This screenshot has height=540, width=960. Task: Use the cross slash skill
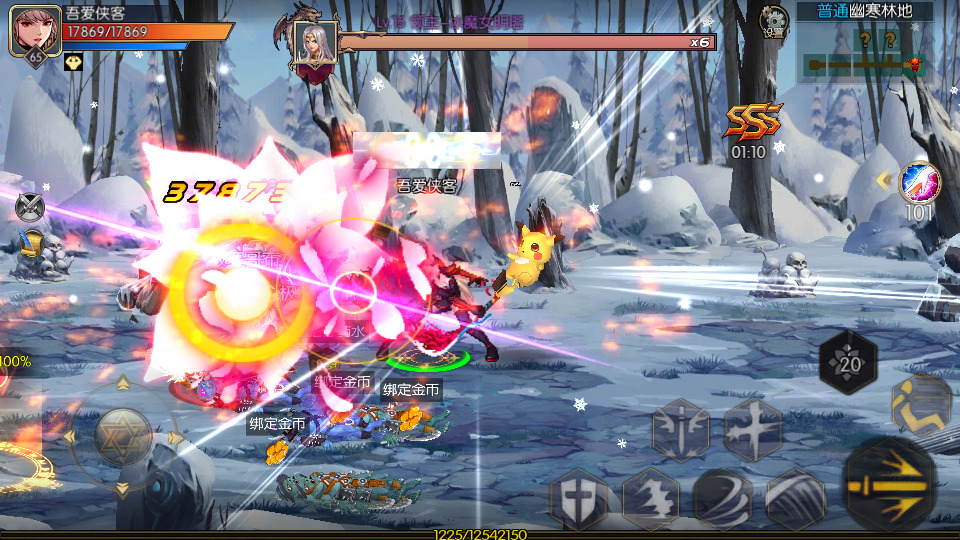753,430
